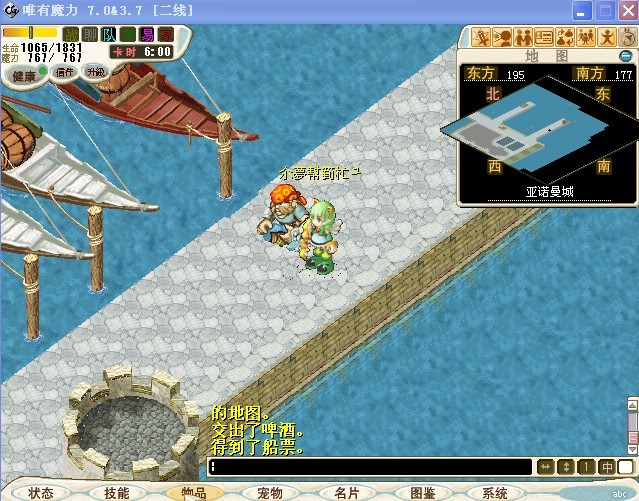This screenshot has height=501, width=639.
Task: Click the 健康 health button
Action: pyautogui.click(x=24, y=75)
